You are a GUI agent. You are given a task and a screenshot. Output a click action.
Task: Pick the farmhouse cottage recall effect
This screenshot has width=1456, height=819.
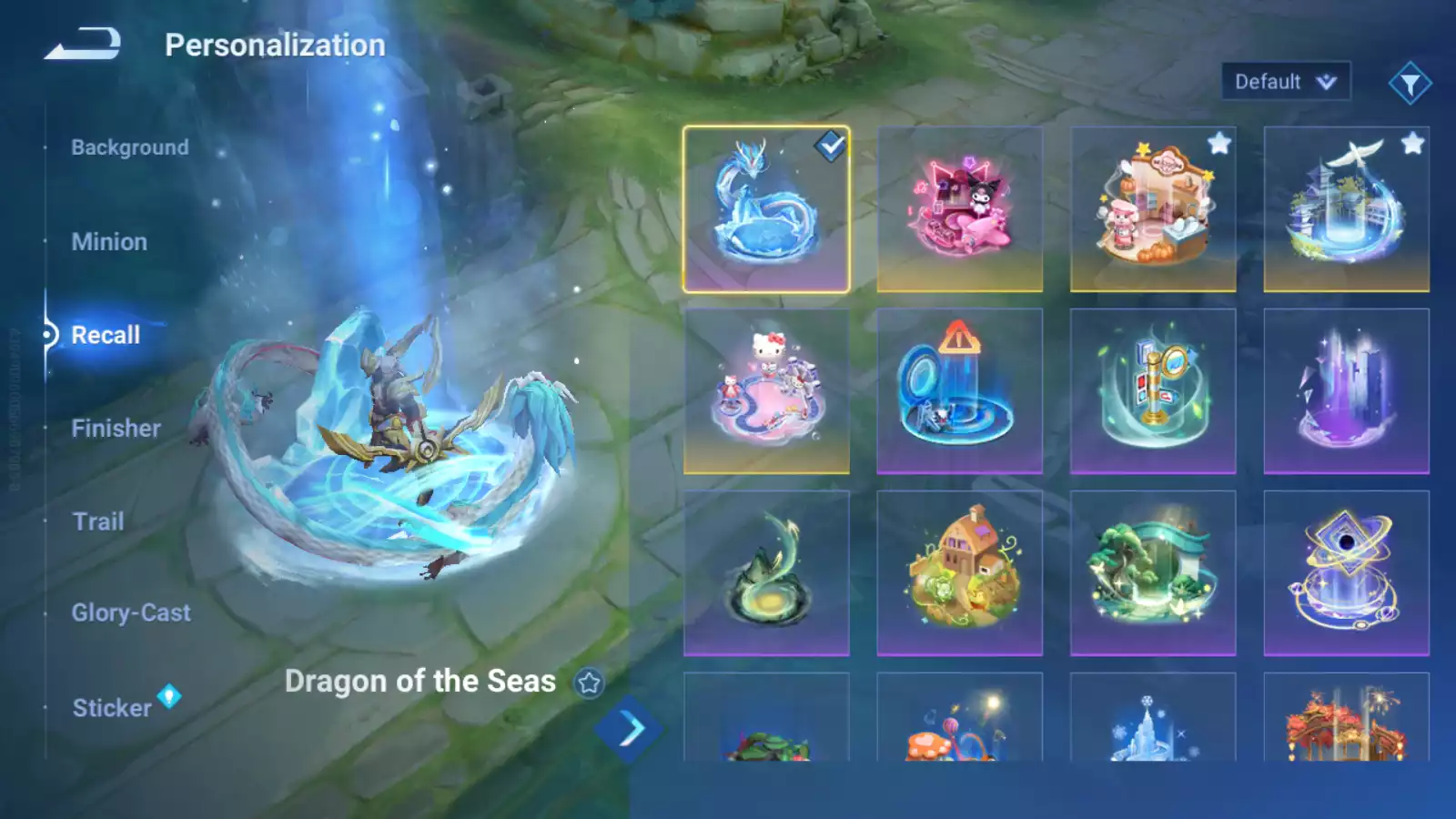959,573
